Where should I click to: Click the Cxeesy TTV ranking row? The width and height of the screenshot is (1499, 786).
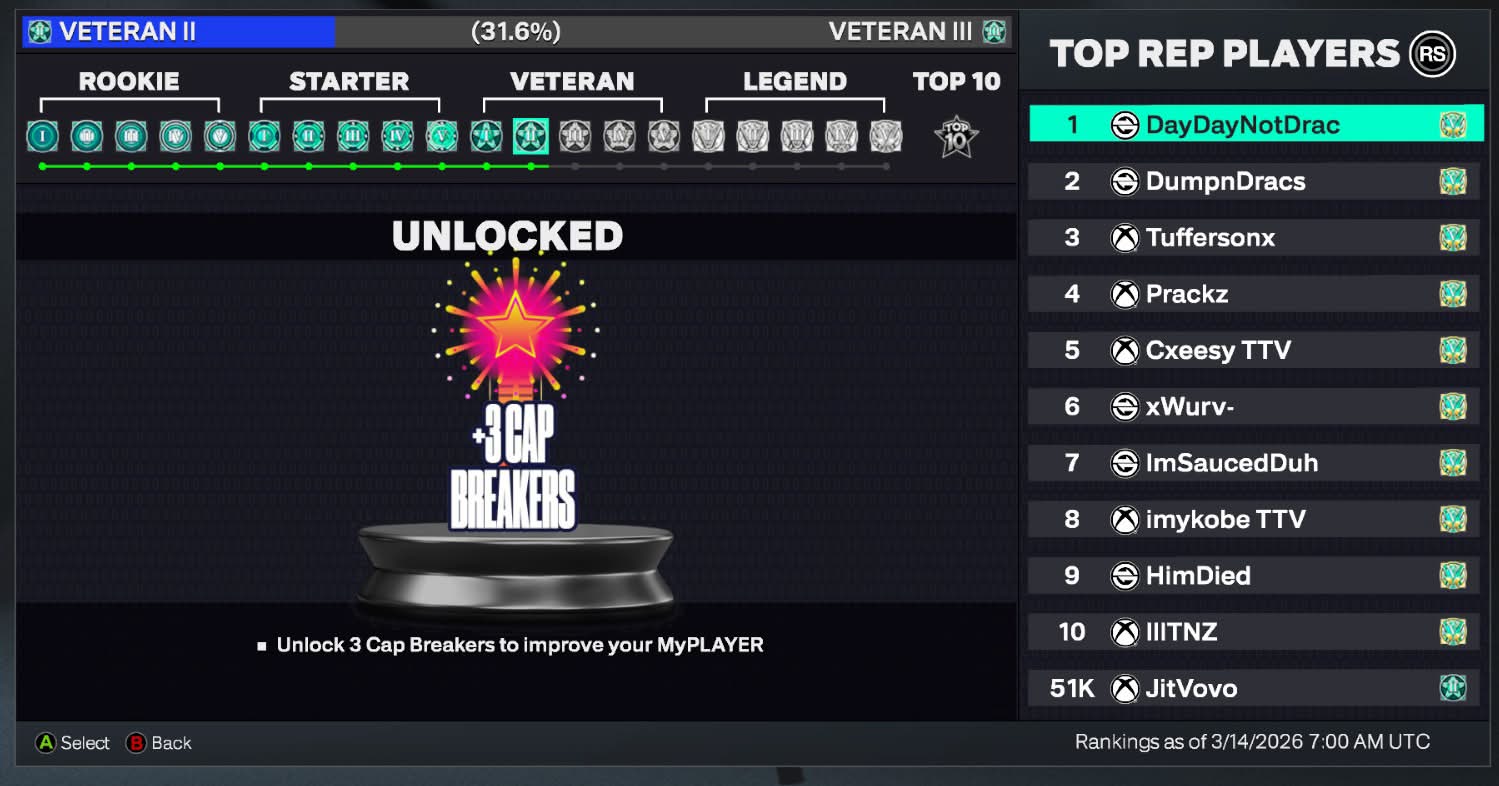(x=1254, y=350)
